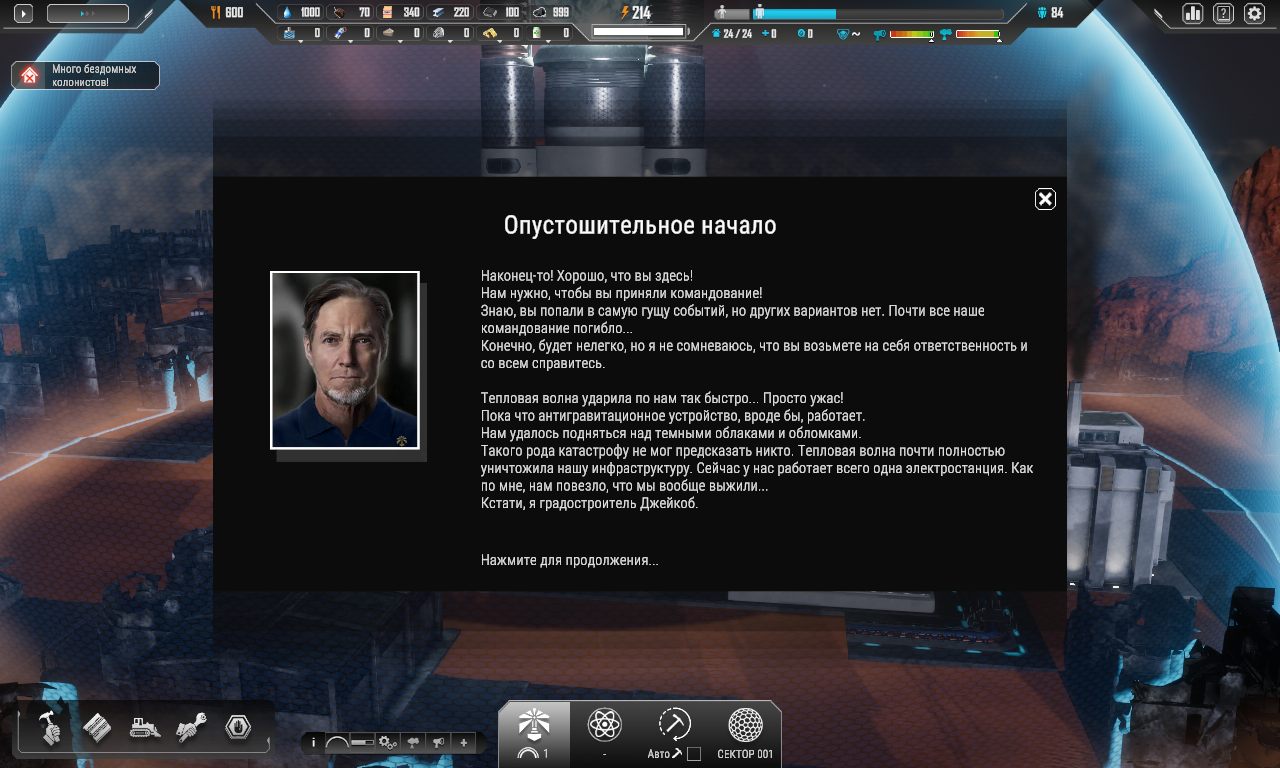
Task: Click the megaphone announcement icon
Action: point(436,742)
